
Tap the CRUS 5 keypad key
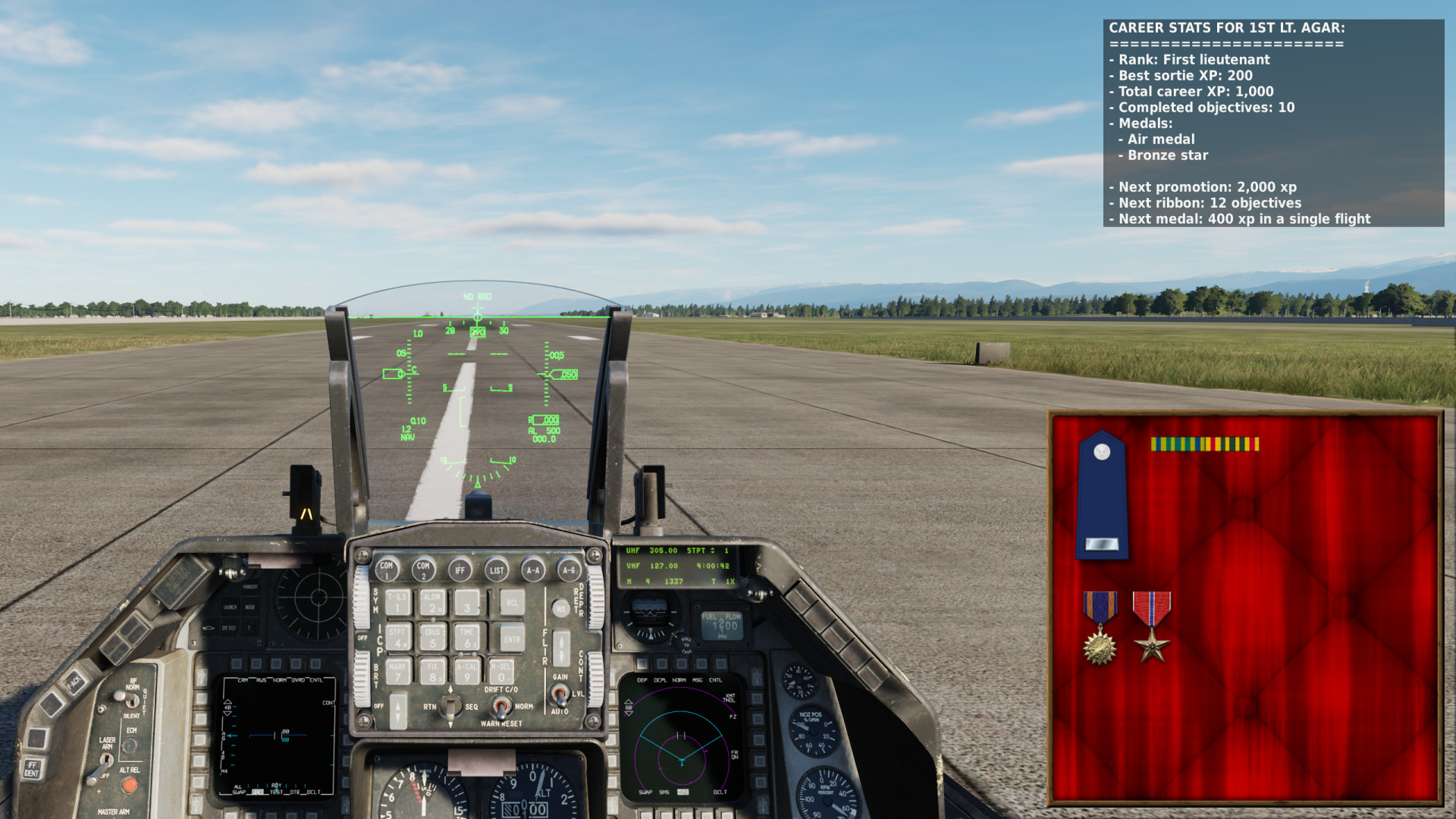[432, 638]
